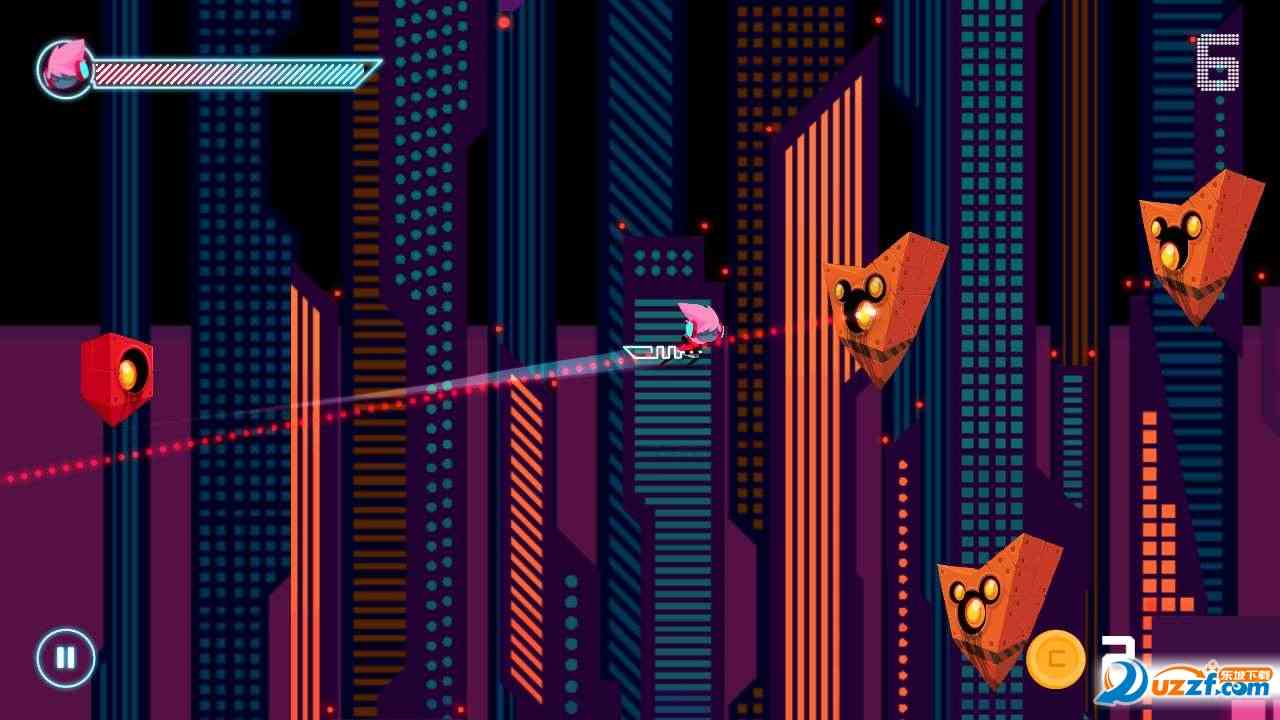1280x720 pixels.
Task: Pause the game with the circular button
Action: [66, 658]
